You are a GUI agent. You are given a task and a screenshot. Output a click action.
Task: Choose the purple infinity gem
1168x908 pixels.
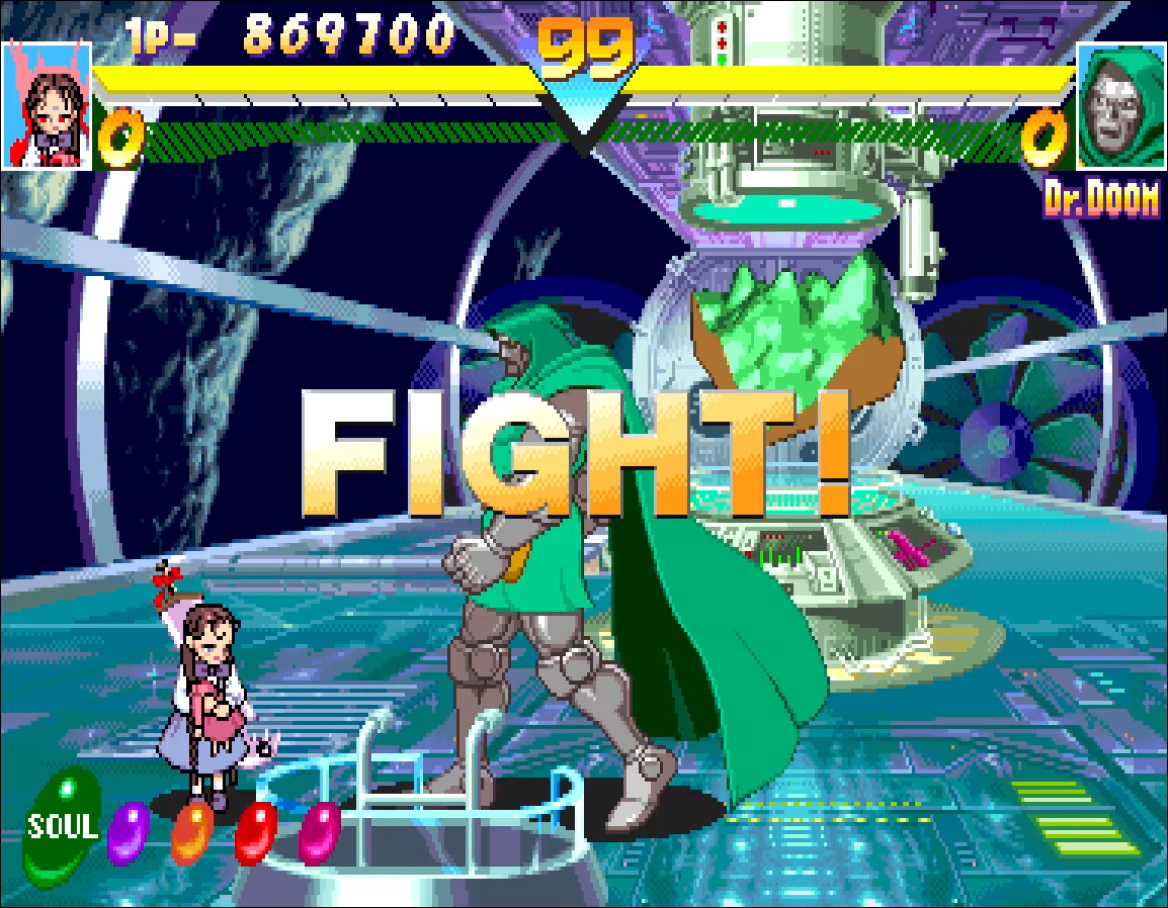click(x=127, y=833)
